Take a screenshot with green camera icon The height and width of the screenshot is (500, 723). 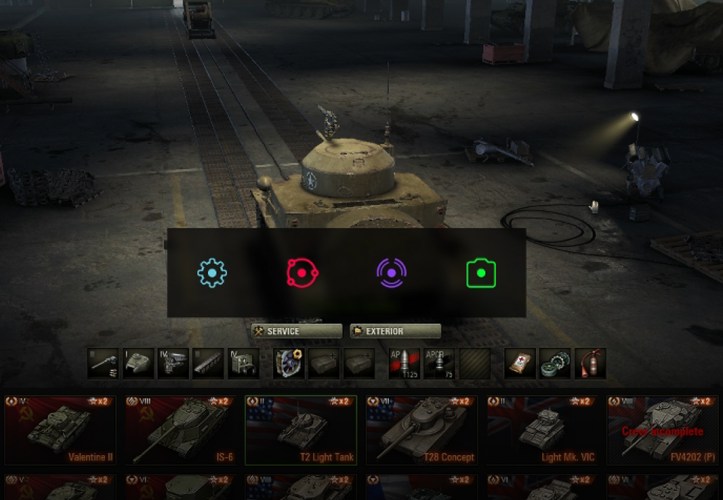481,273
